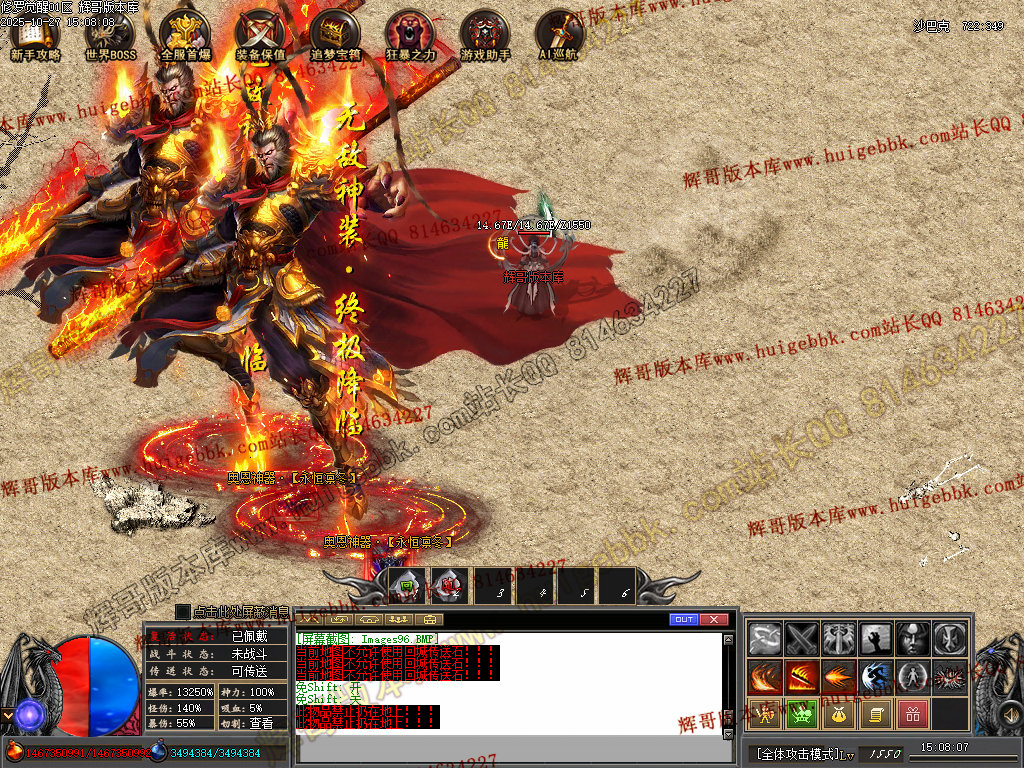Open the 世界BOSS menu
The width and height of the screenshot is (1024, 768).
[x=109, y=37]
